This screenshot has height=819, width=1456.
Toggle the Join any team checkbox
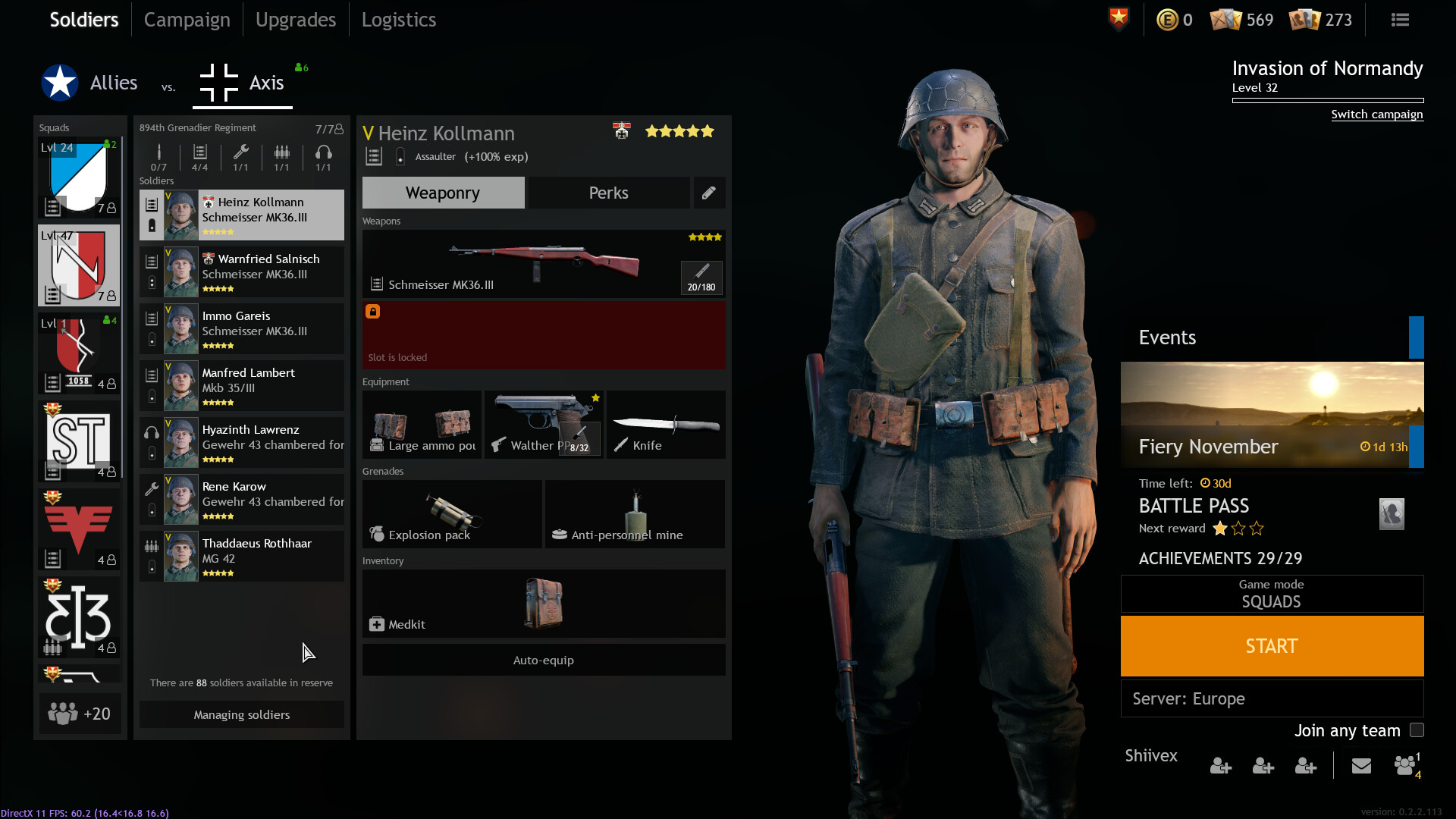[x=1416, y=730]
